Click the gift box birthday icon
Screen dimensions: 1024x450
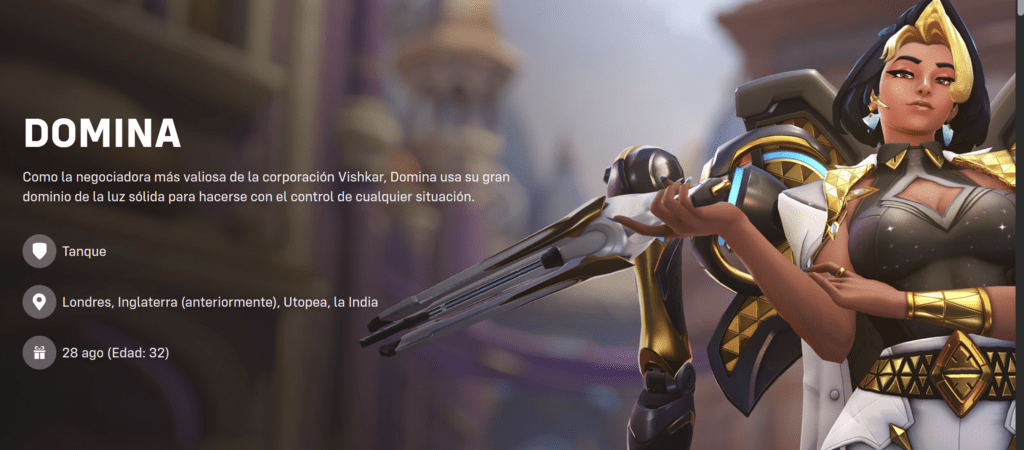[x=39, y=352]
